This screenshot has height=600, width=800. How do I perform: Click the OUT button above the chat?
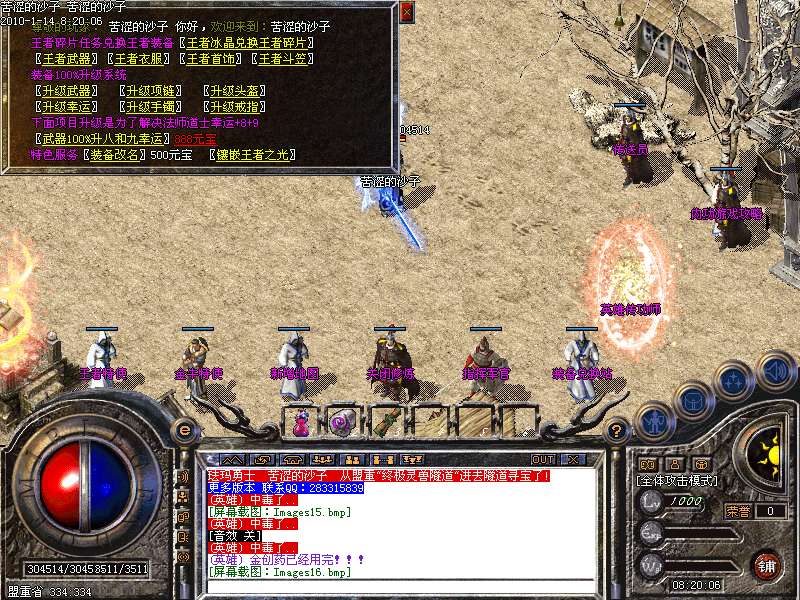543,459
